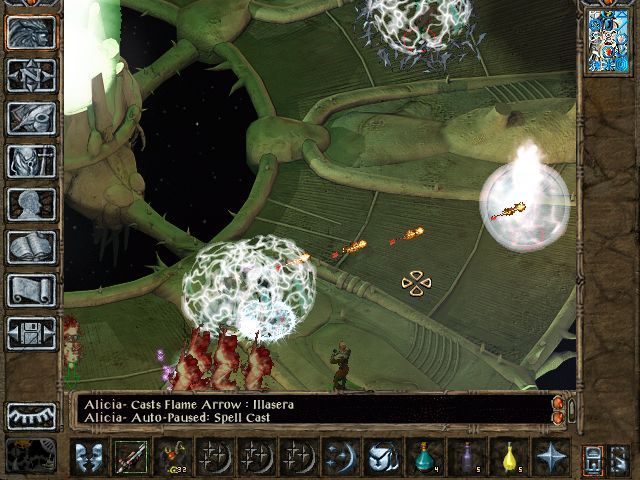The height and width of the screenshot is (480, 640).
Task: Open special abilities star button
Action: pyautogui.click(x=549, y=457)
